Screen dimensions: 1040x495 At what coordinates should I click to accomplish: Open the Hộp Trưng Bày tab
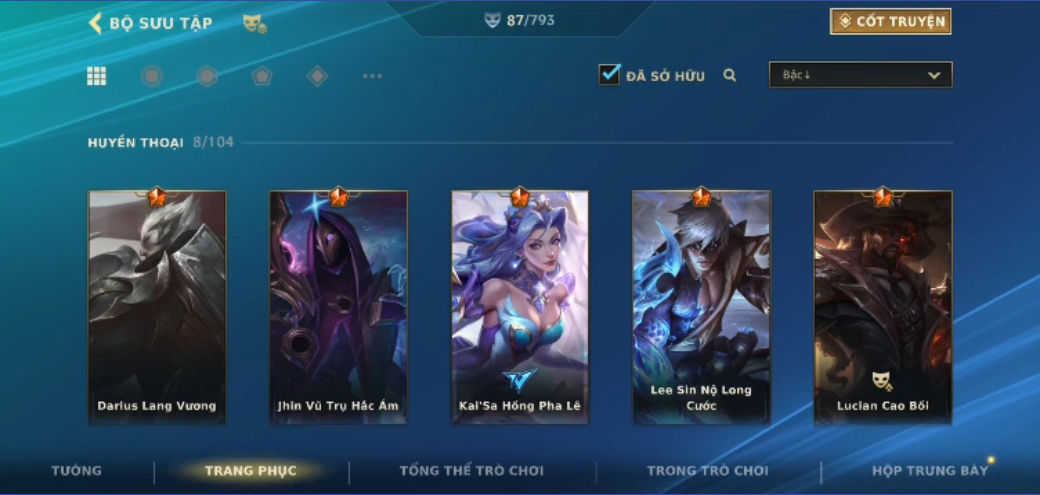tap(929, 471)
